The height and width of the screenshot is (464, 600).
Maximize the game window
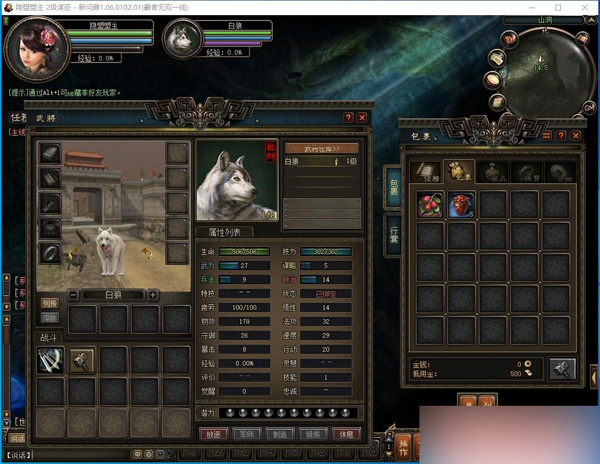click(558, 7)
